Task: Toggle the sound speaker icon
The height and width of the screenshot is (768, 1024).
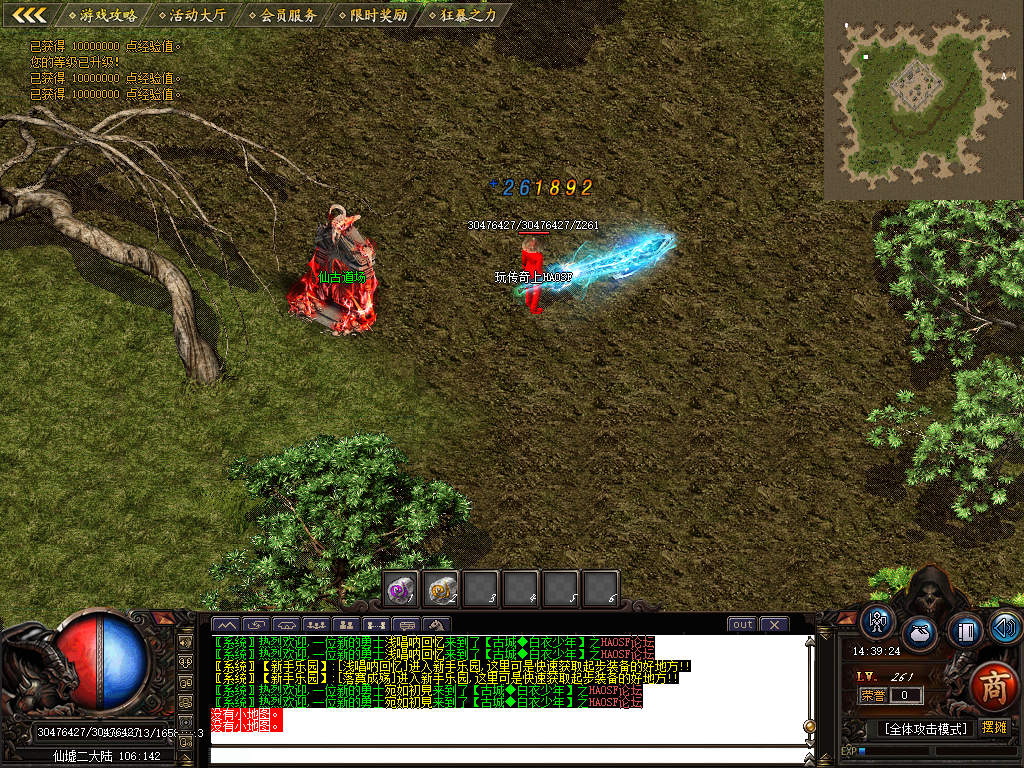Action: pyautogui.click(x=1005, y=627)
